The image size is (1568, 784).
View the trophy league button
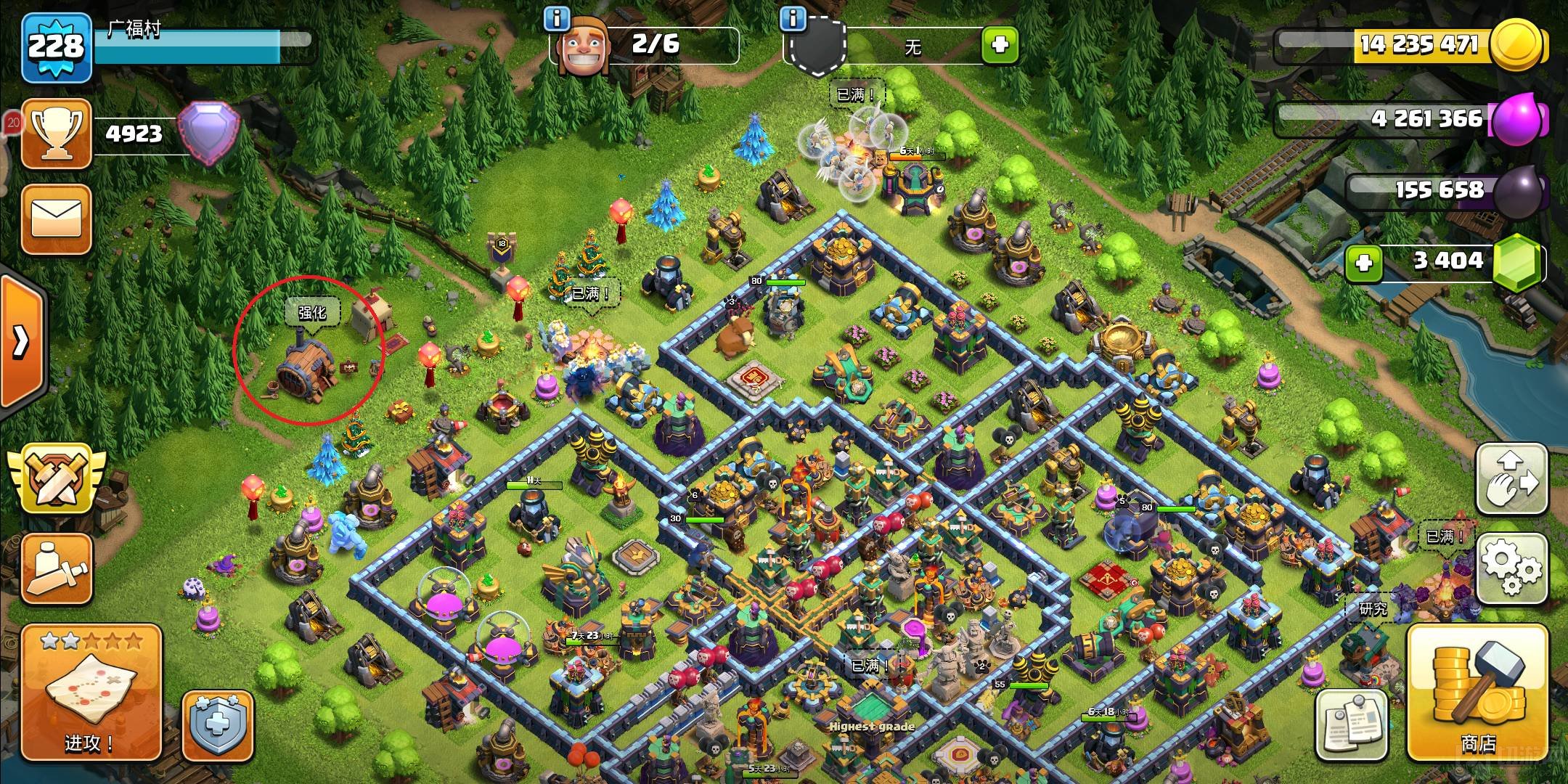pos(57,134)
